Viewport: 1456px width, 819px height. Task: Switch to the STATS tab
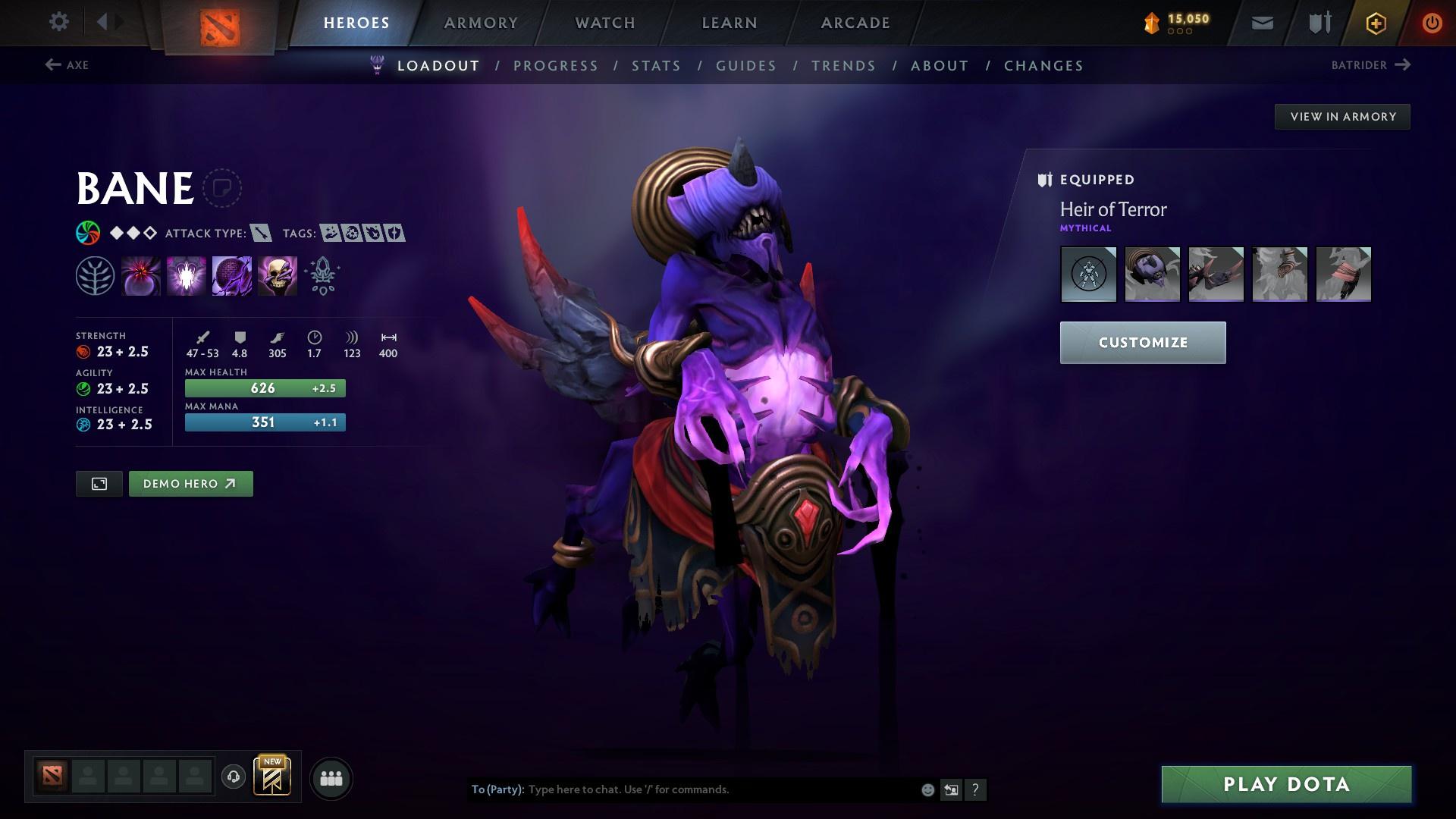tap(657, 66)
